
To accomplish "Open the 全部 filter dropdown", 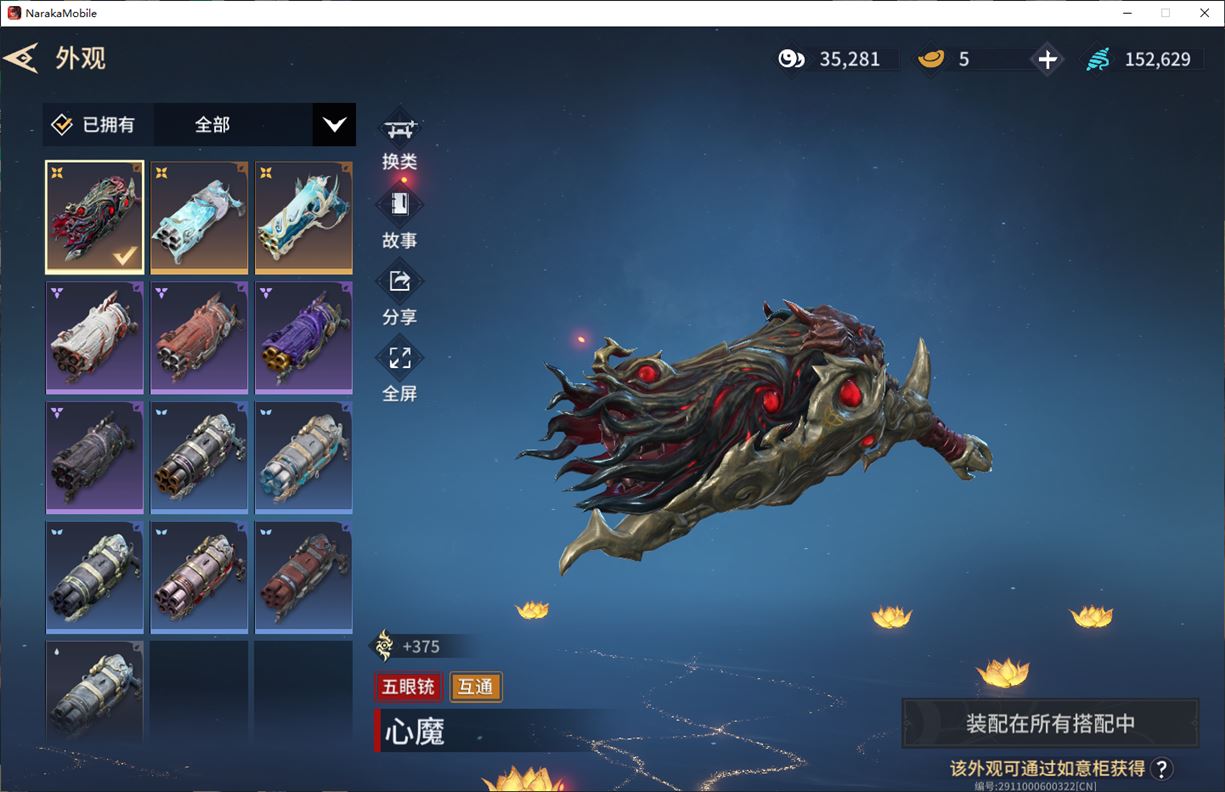I will (x=334, y=125).
